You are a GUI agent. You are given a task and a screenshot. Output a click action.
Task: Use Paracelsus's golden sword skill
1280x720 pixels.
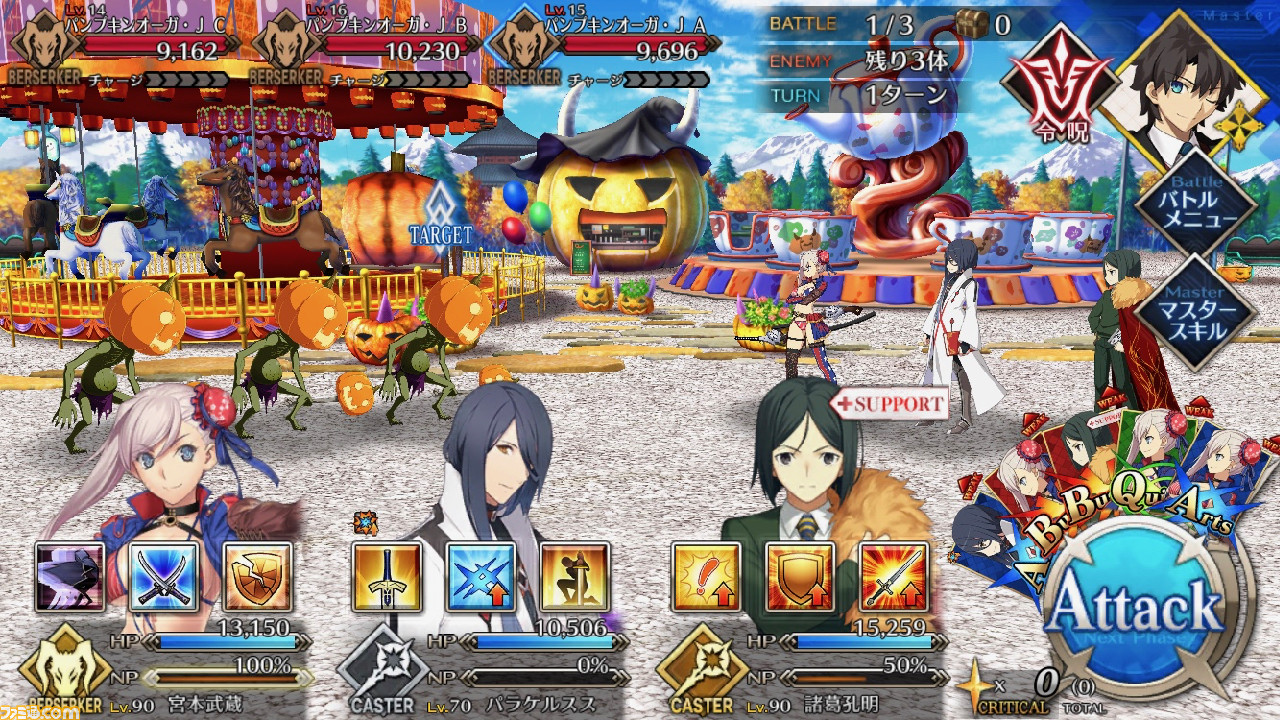pos(386,577)
